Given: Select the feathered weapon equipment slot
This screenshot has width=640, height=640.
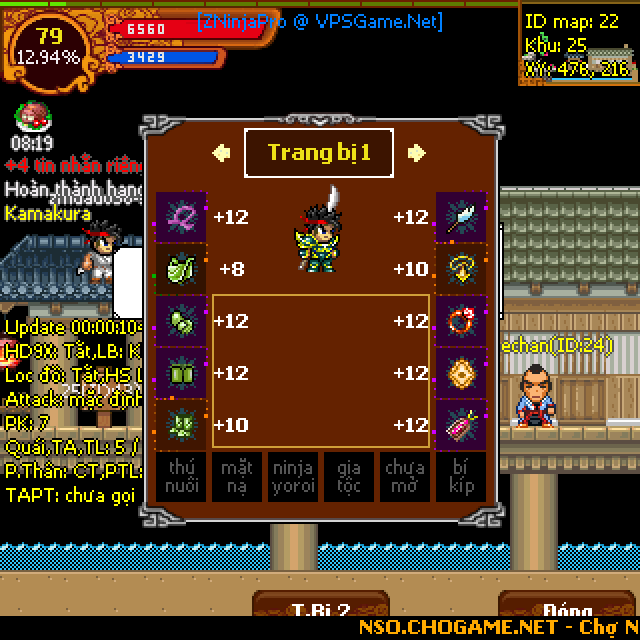Looking at the screenshot, I should click(461, 217).
